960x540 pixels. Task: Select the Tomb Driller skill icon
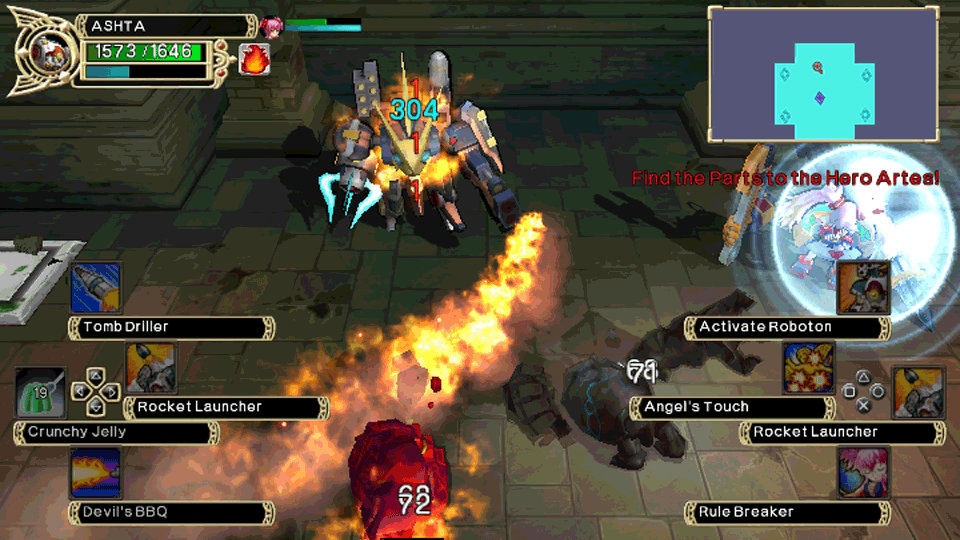pos(96,287)
